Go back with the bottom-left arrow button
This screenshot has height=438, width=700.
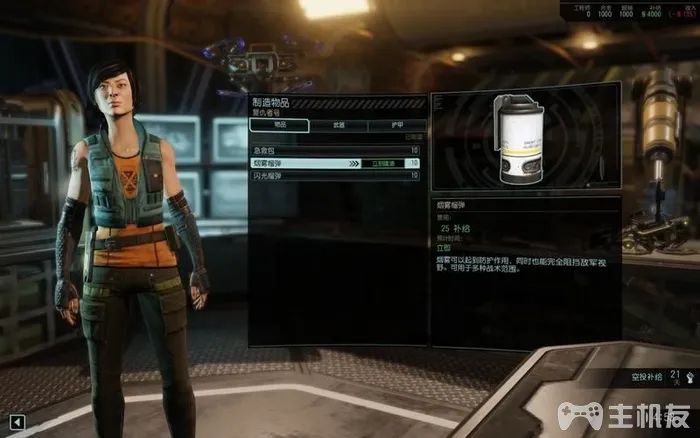click(16, 421)
